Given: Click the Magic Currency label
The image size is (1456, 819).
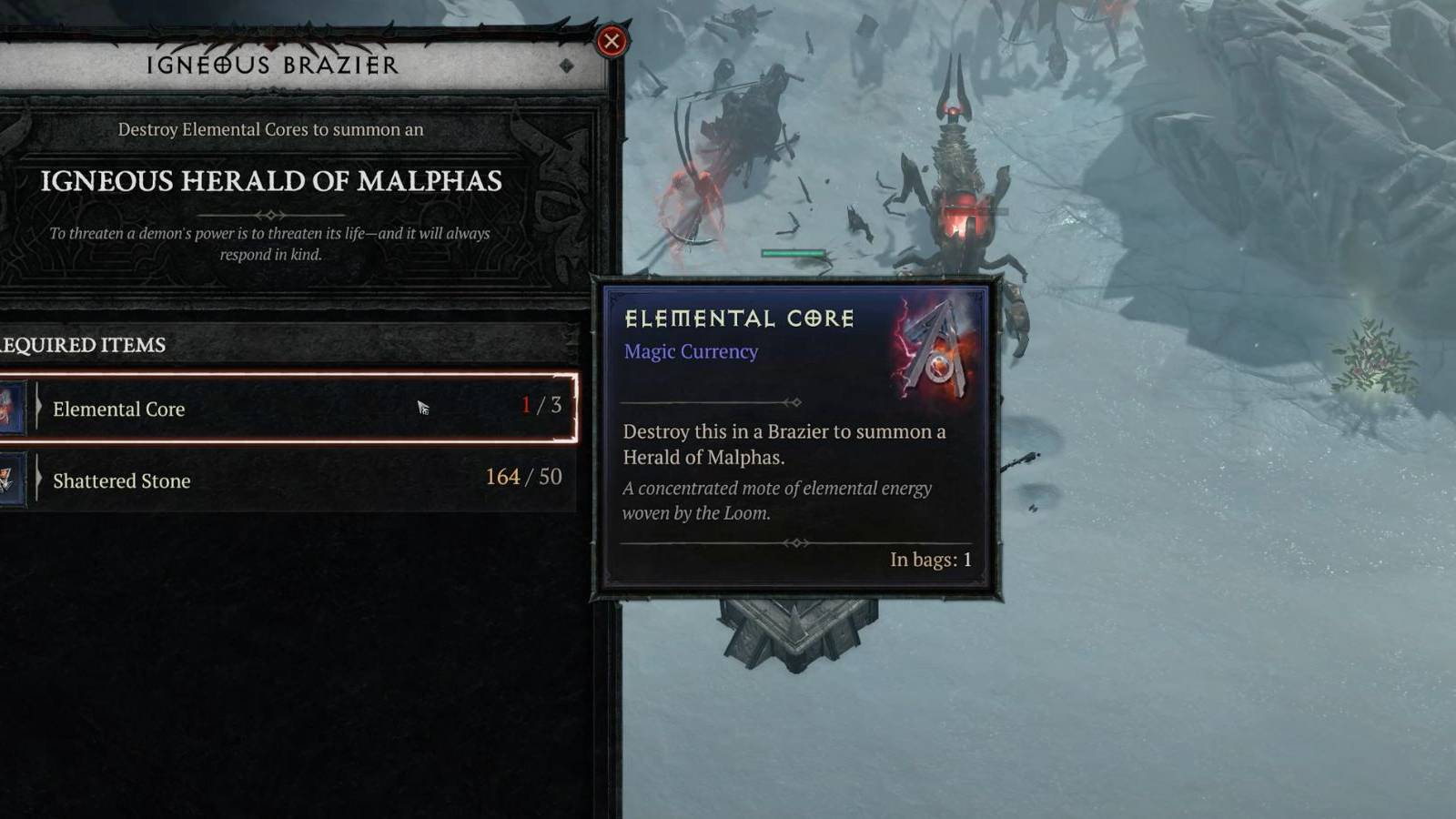Looking at the screenshot, I should point(689,351).
